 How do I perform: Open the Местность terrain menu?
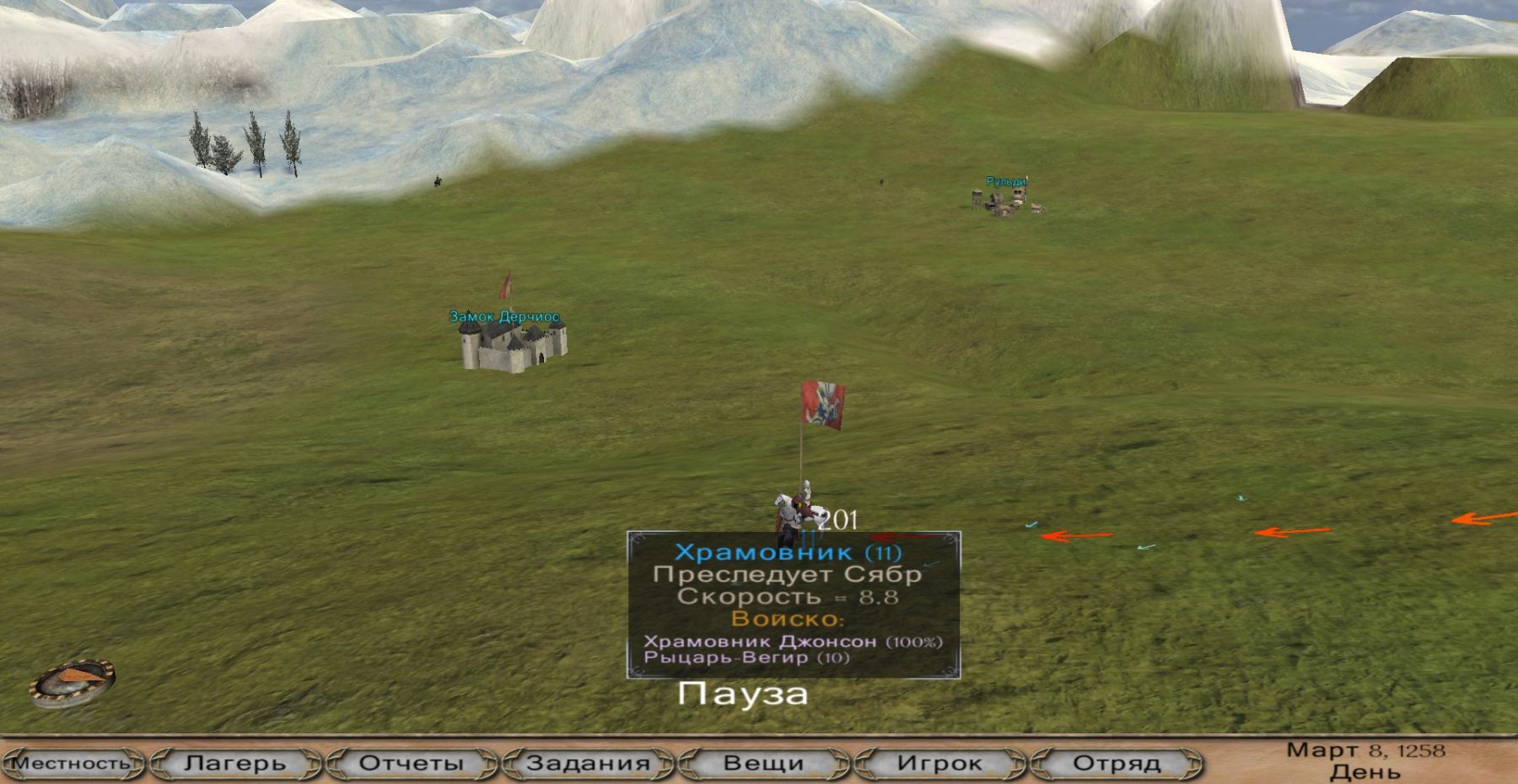(x=73, y=764)
